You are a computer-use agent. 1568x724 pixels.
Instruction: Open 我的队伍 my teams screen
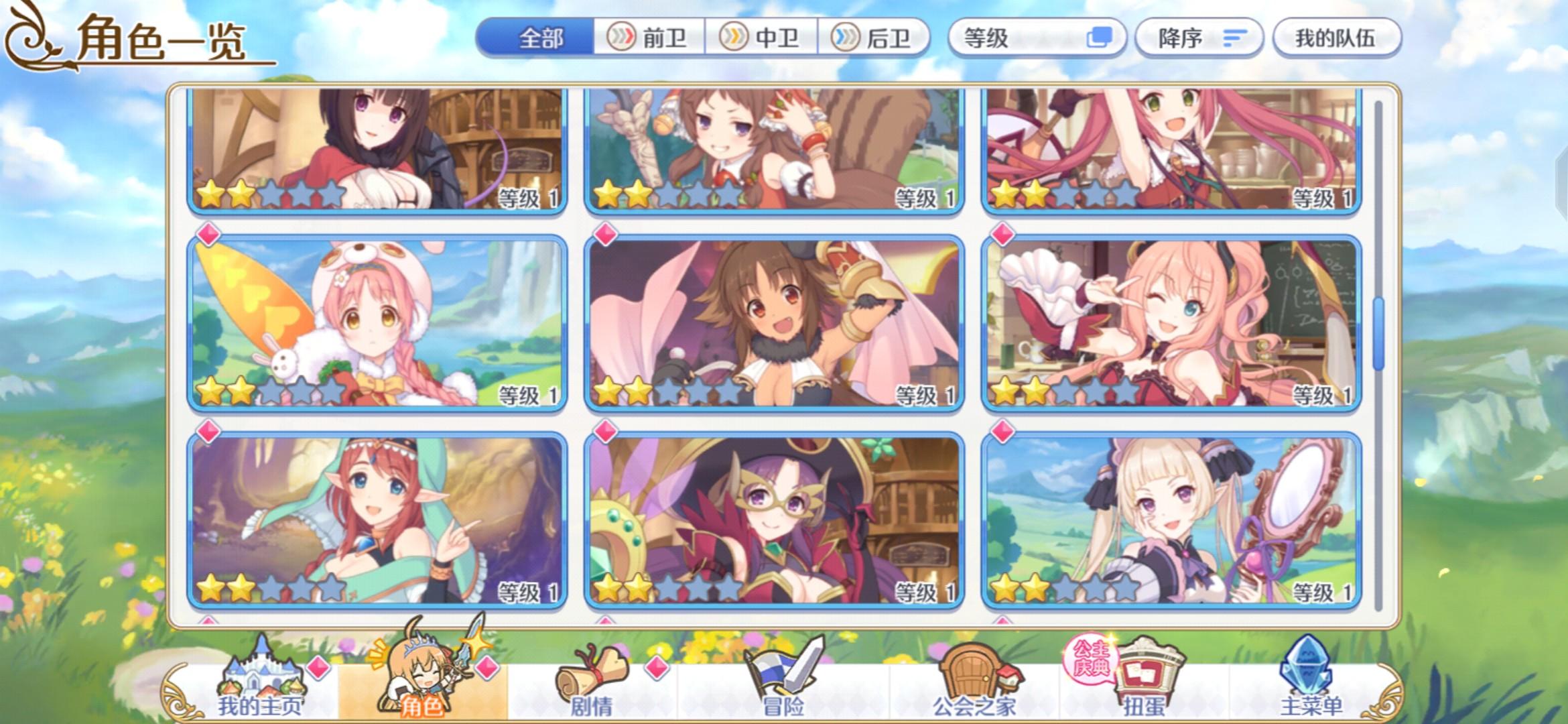[1335, 38]
